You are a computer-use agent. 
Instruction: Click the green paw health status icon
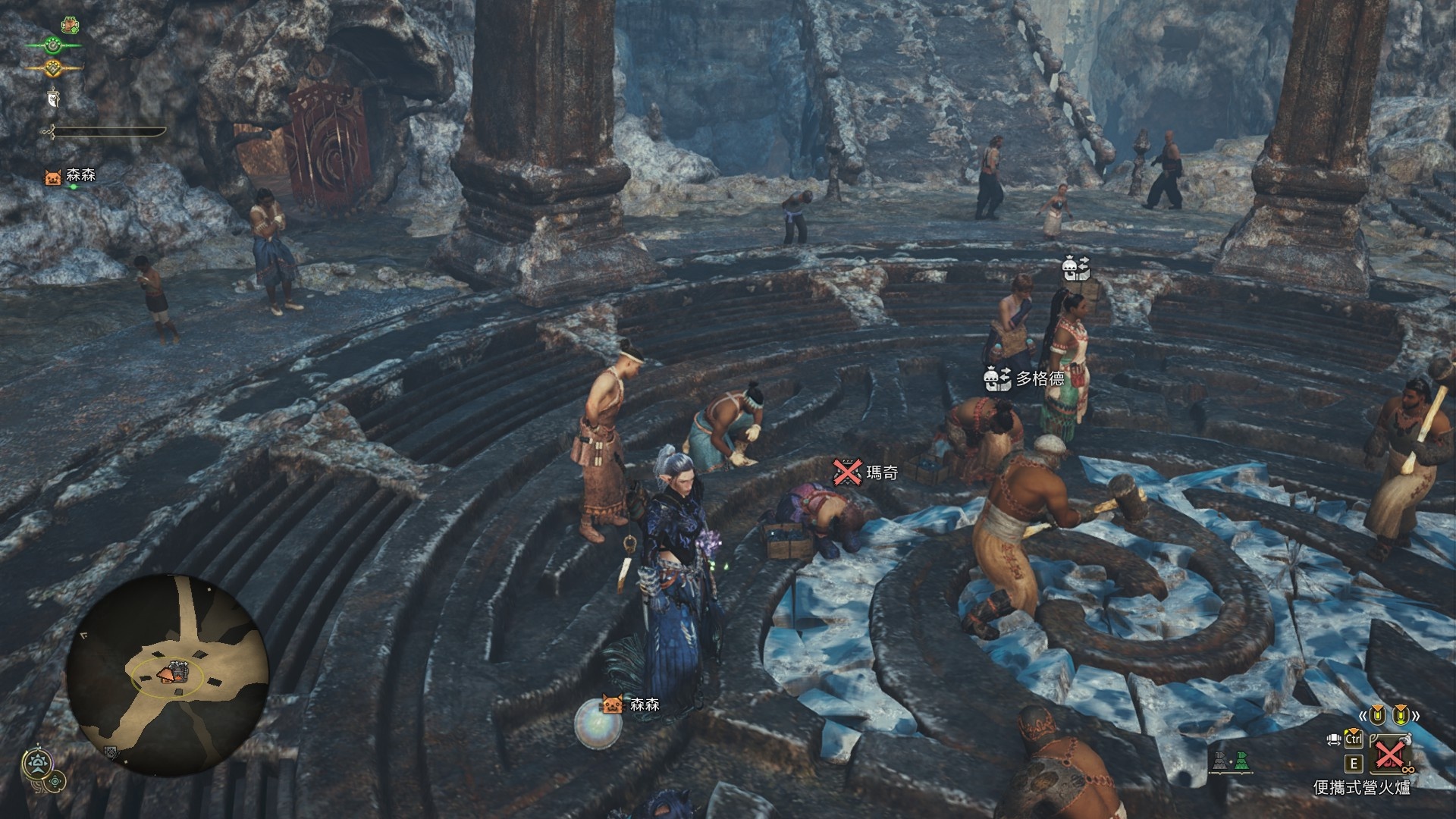point(53,45)
